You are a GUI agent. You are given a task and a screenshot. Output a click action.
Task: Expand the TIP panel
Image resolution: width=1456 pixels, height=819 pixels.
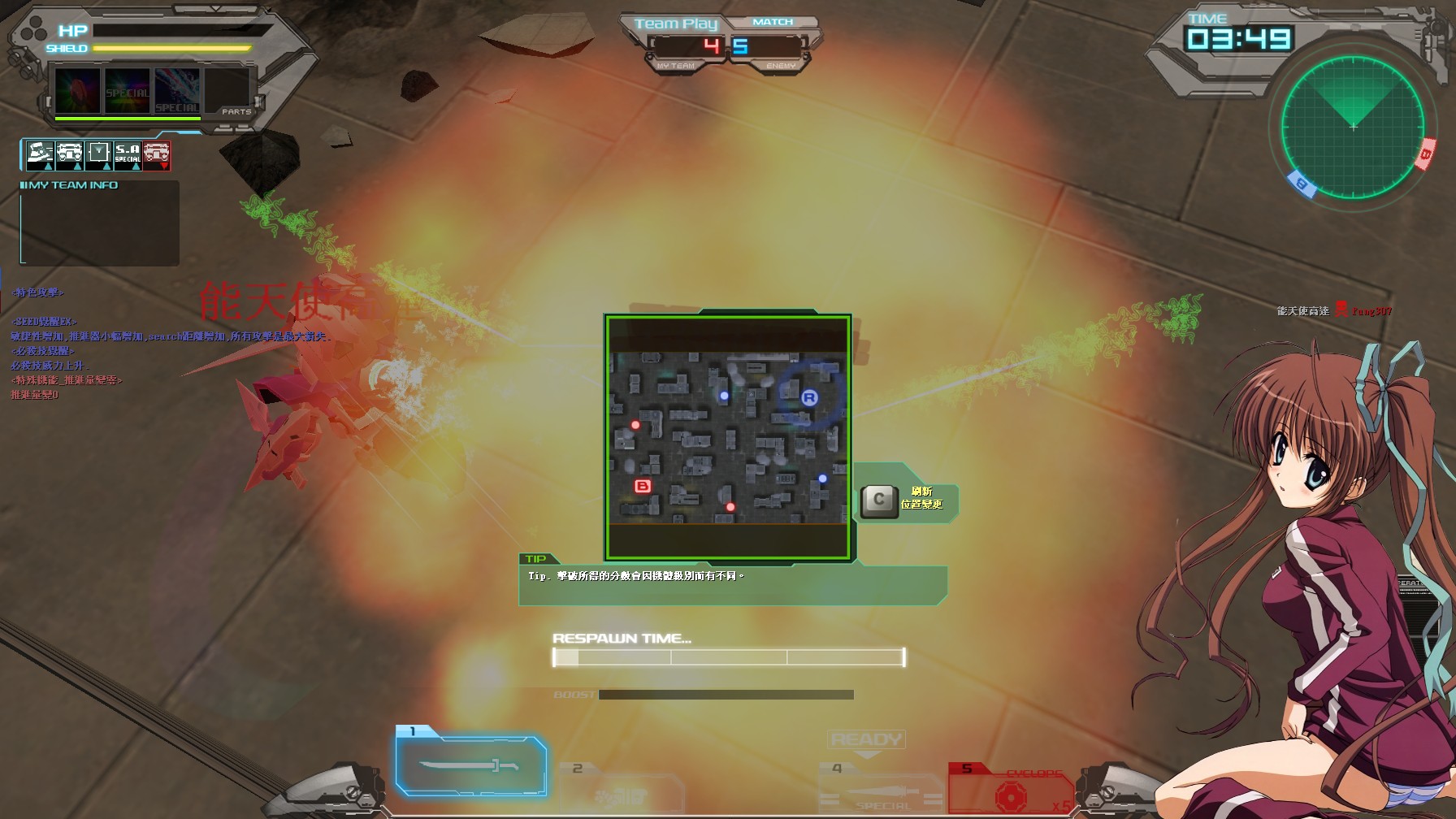pyautogui.click(x=538, y=558)
